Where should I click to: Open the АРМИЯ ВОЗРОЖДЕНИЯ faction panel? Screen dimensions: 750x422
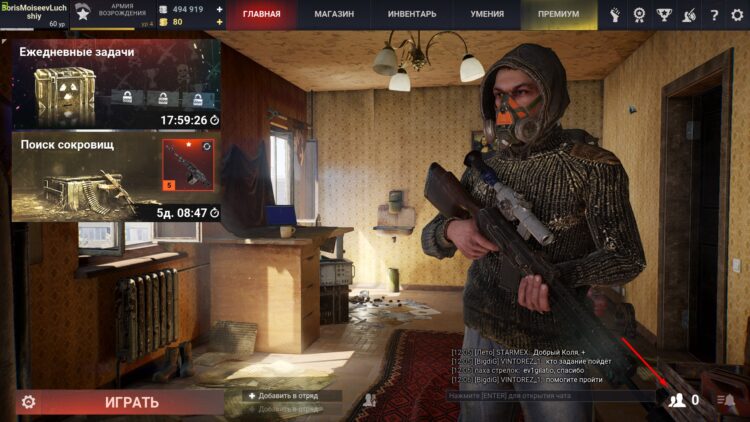[113, 14]
